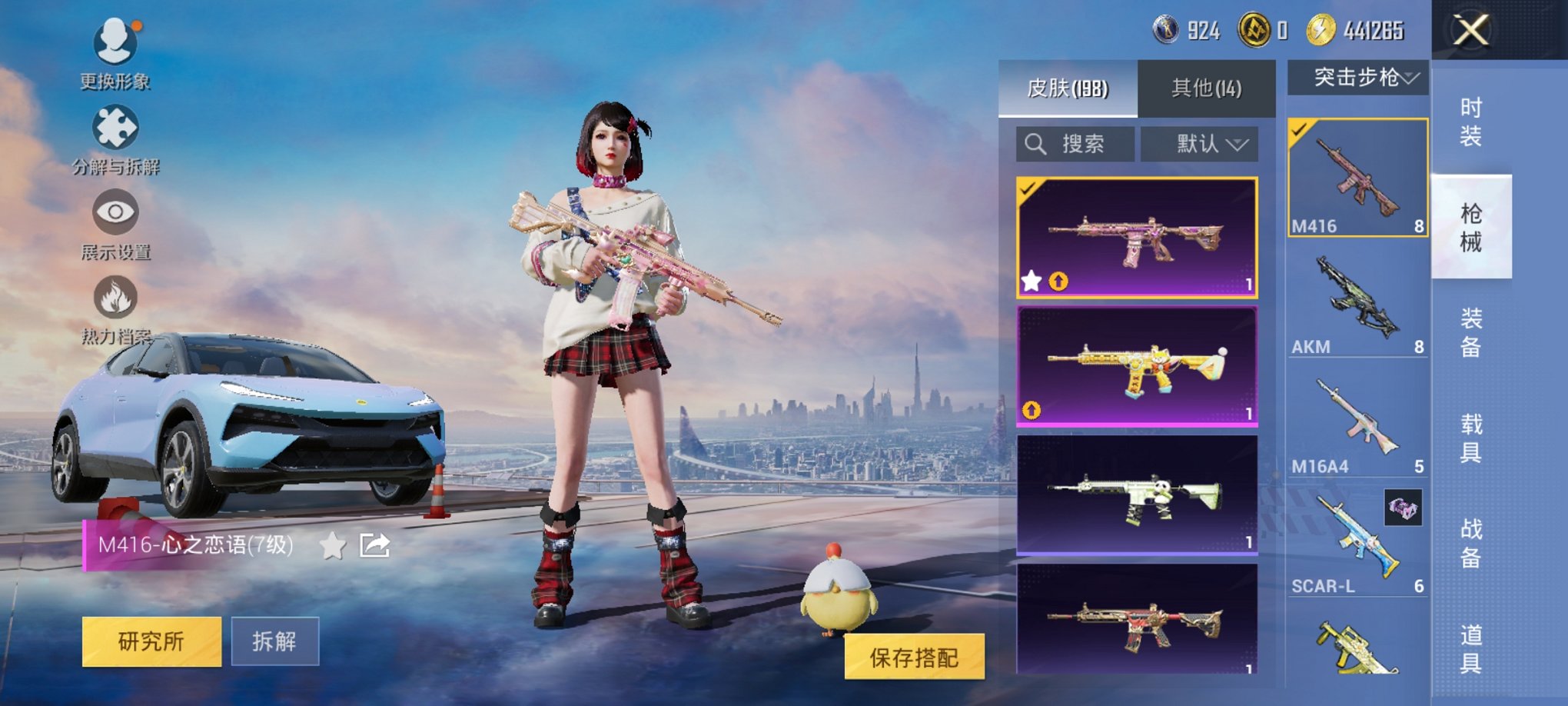This screenshot has width=1568, height=706.
Task: Expand the 默认 sorting dropdown
Action: (1207, 143)
